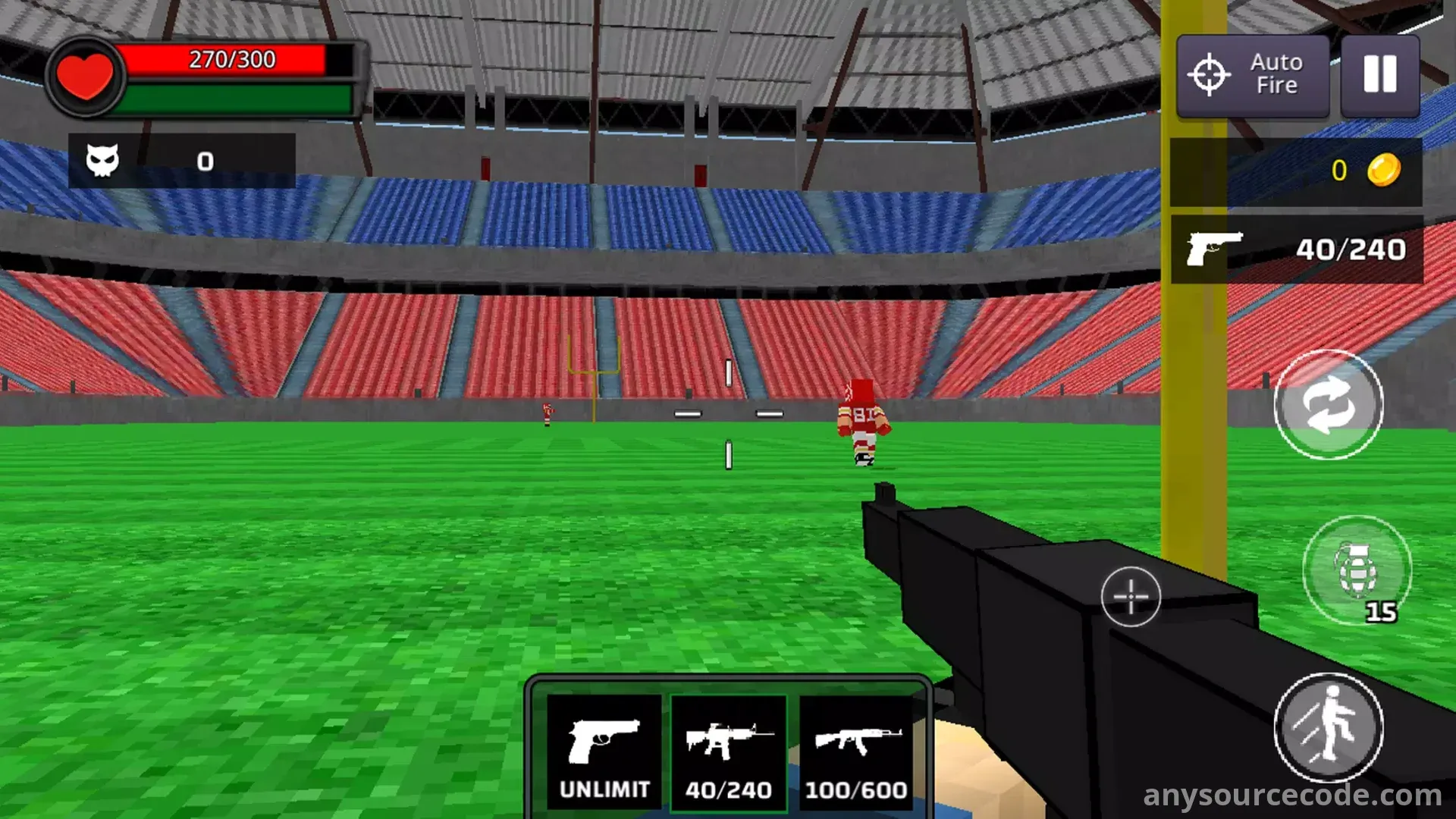Viewport: 1456px width, 819px height.
Task: Activate the jump button
Action: point(1328,727)
